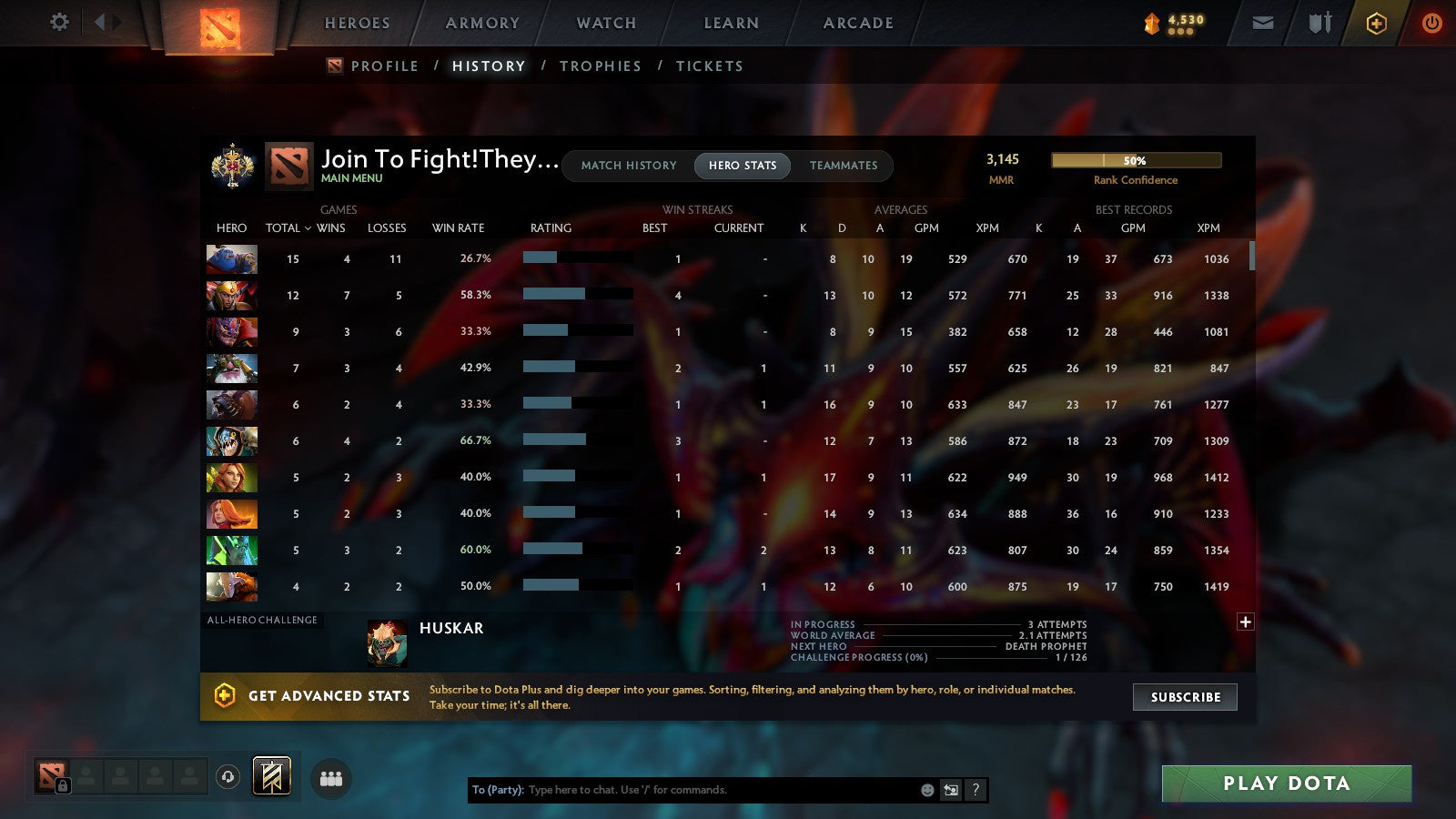This screenshot has height=819, width=1456.
Task: Switch to the TEAMMATES tab
Action: [x=844, y=166]
